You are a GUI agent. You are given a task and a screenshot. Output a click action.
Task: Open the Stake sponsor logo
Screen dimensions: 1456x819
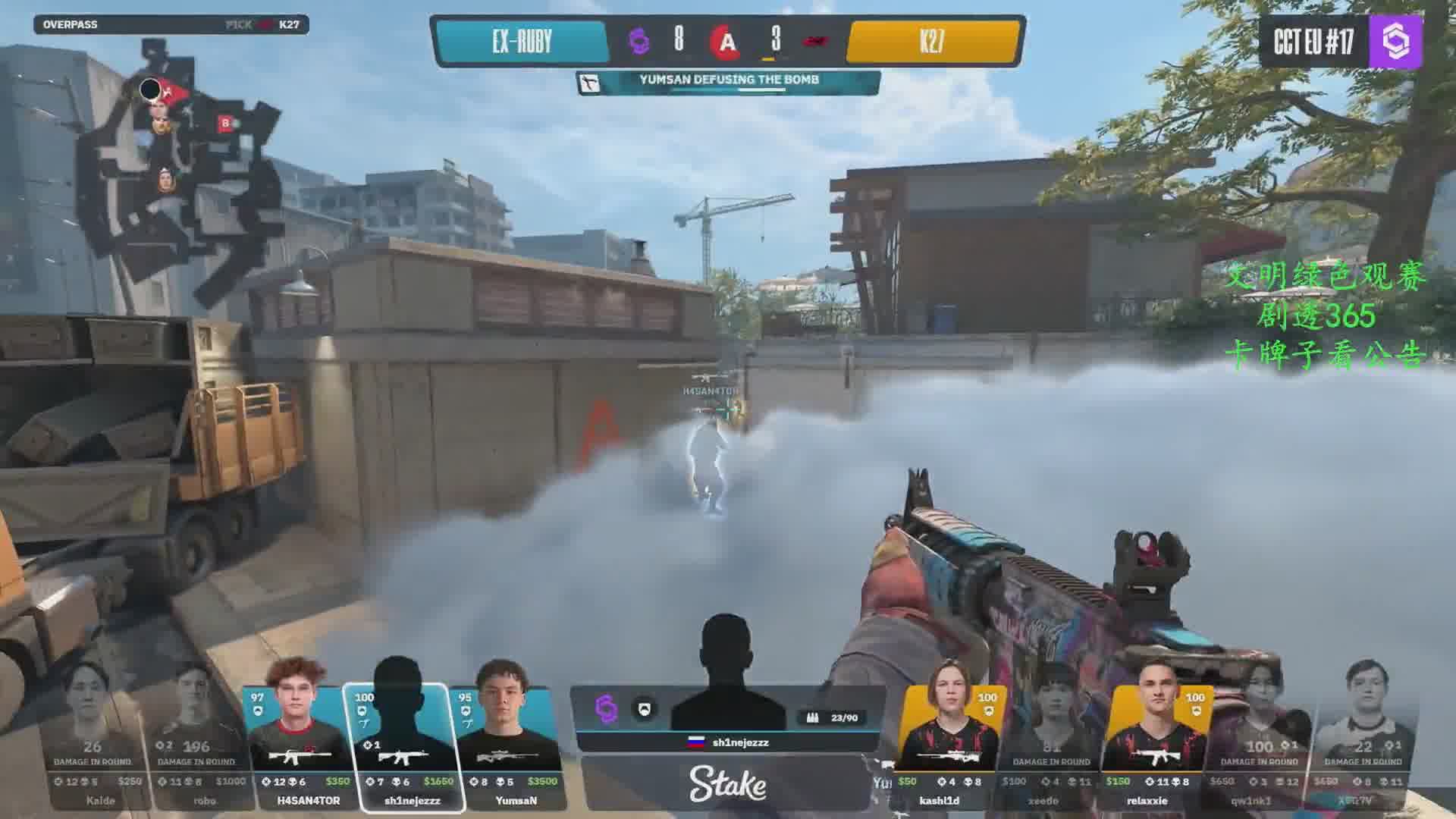(x=727, y=784)
